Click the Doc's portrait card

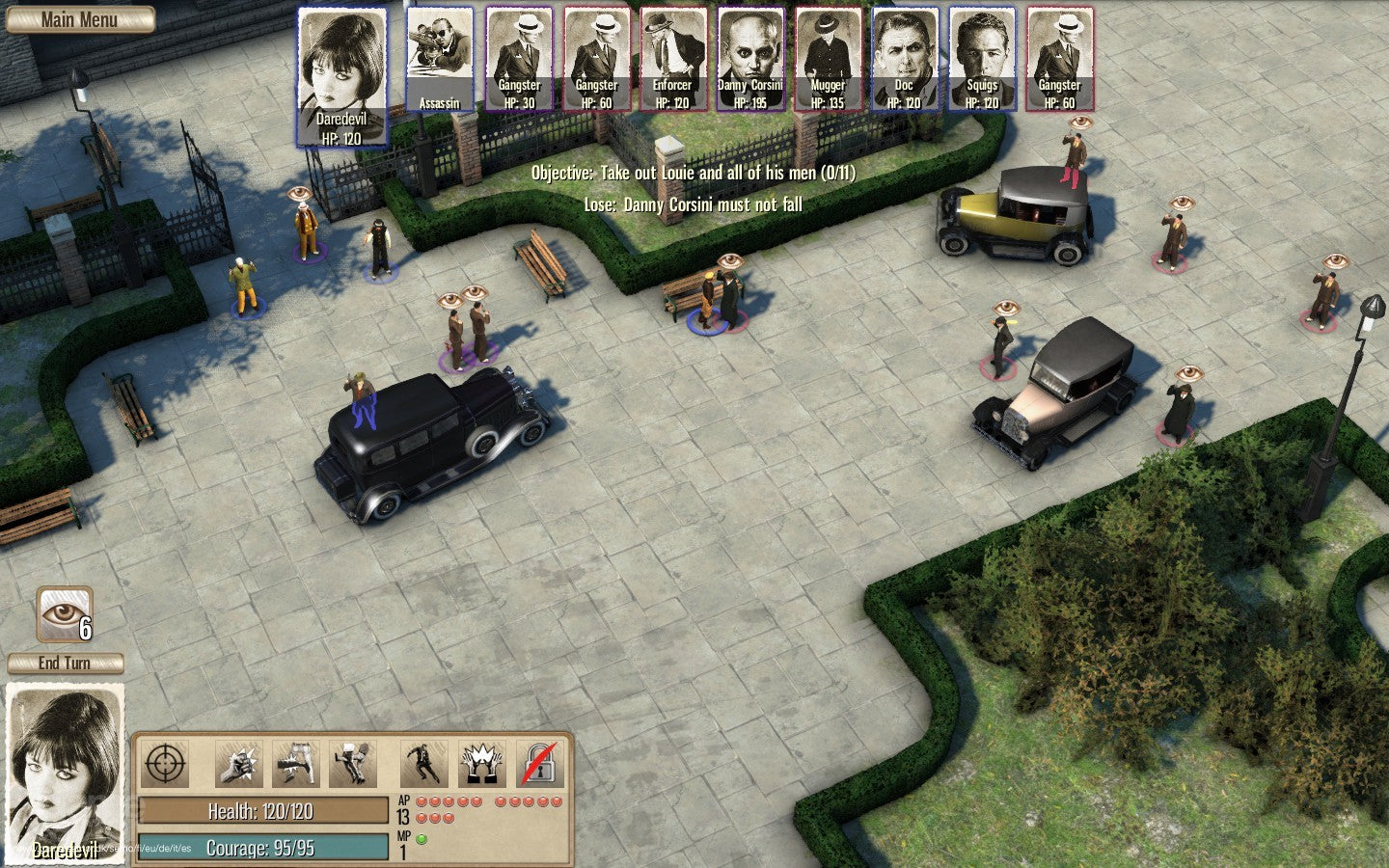coord(905,58)
